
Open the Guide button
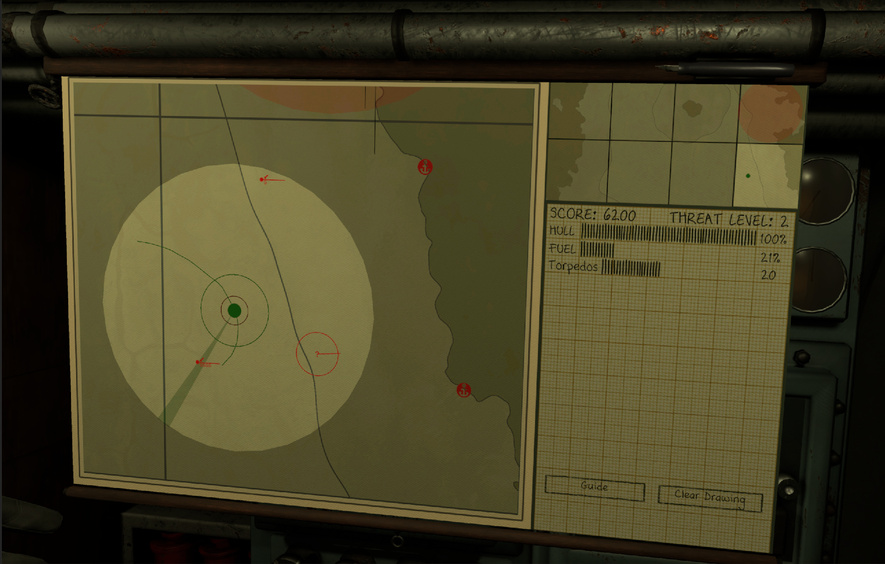coord(594,488)
